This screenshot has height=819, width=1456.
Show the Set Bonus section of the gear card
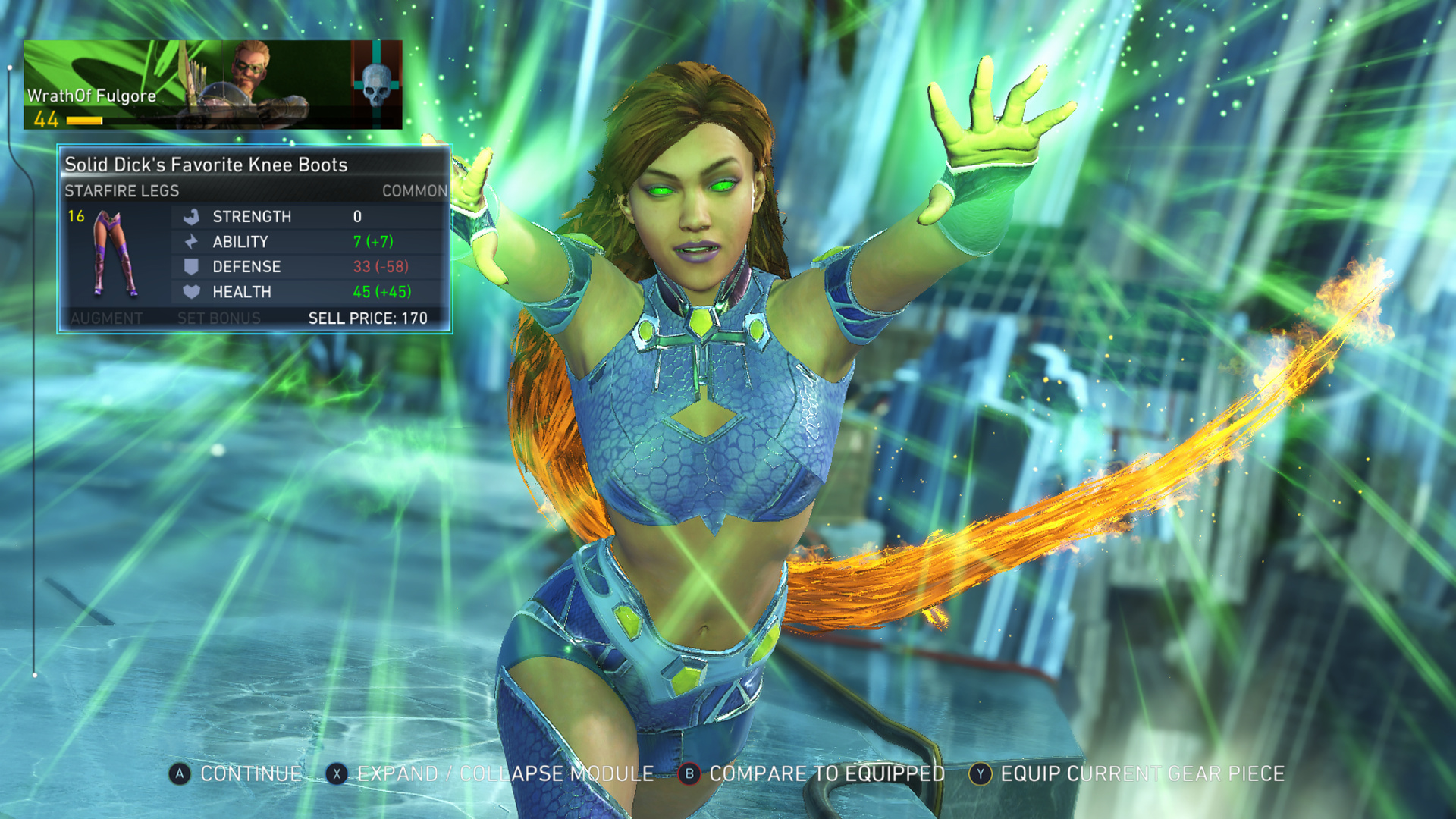coord(218,318)
